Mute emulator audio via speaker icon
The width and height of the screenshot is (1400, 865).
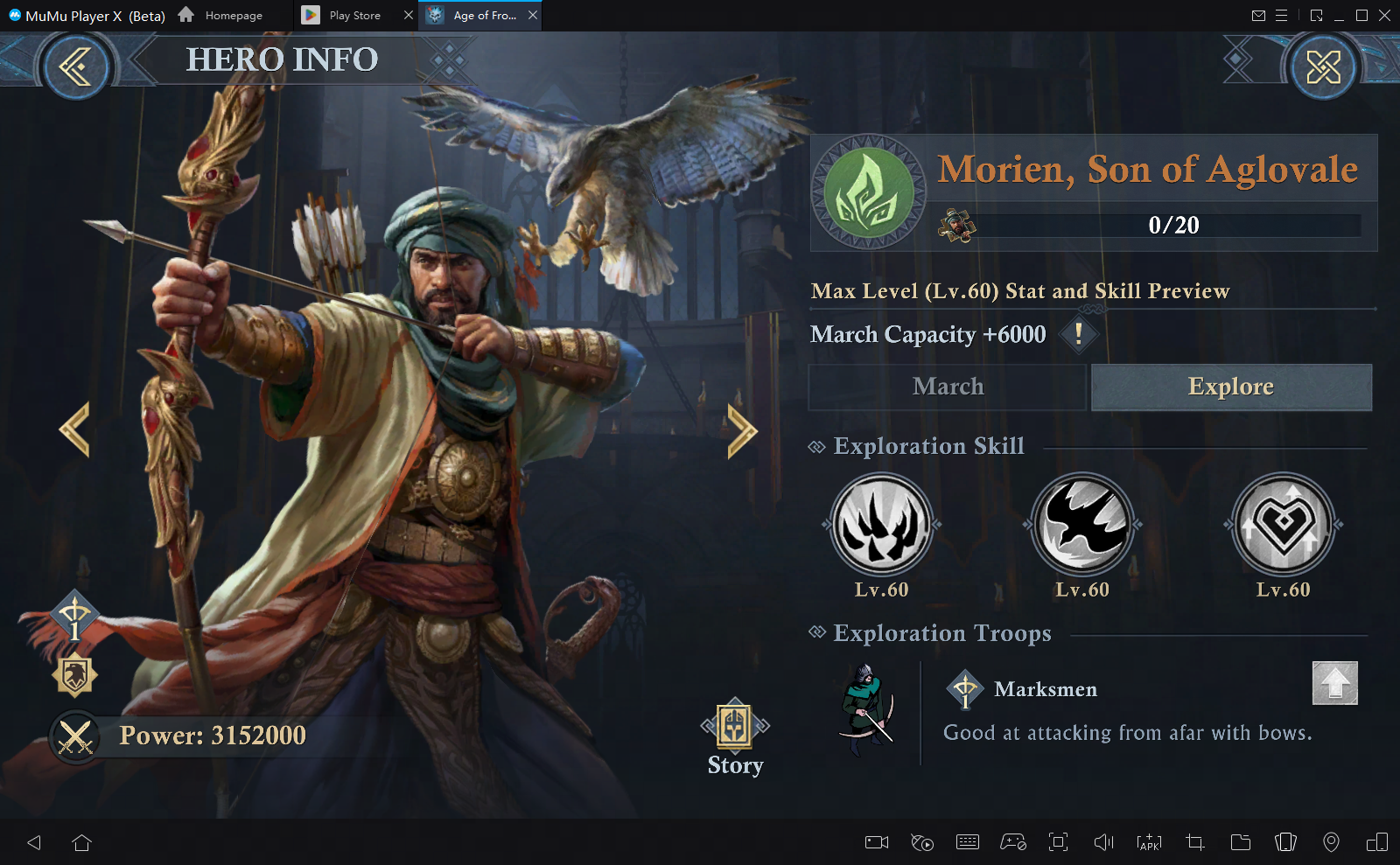[1102, 842]
